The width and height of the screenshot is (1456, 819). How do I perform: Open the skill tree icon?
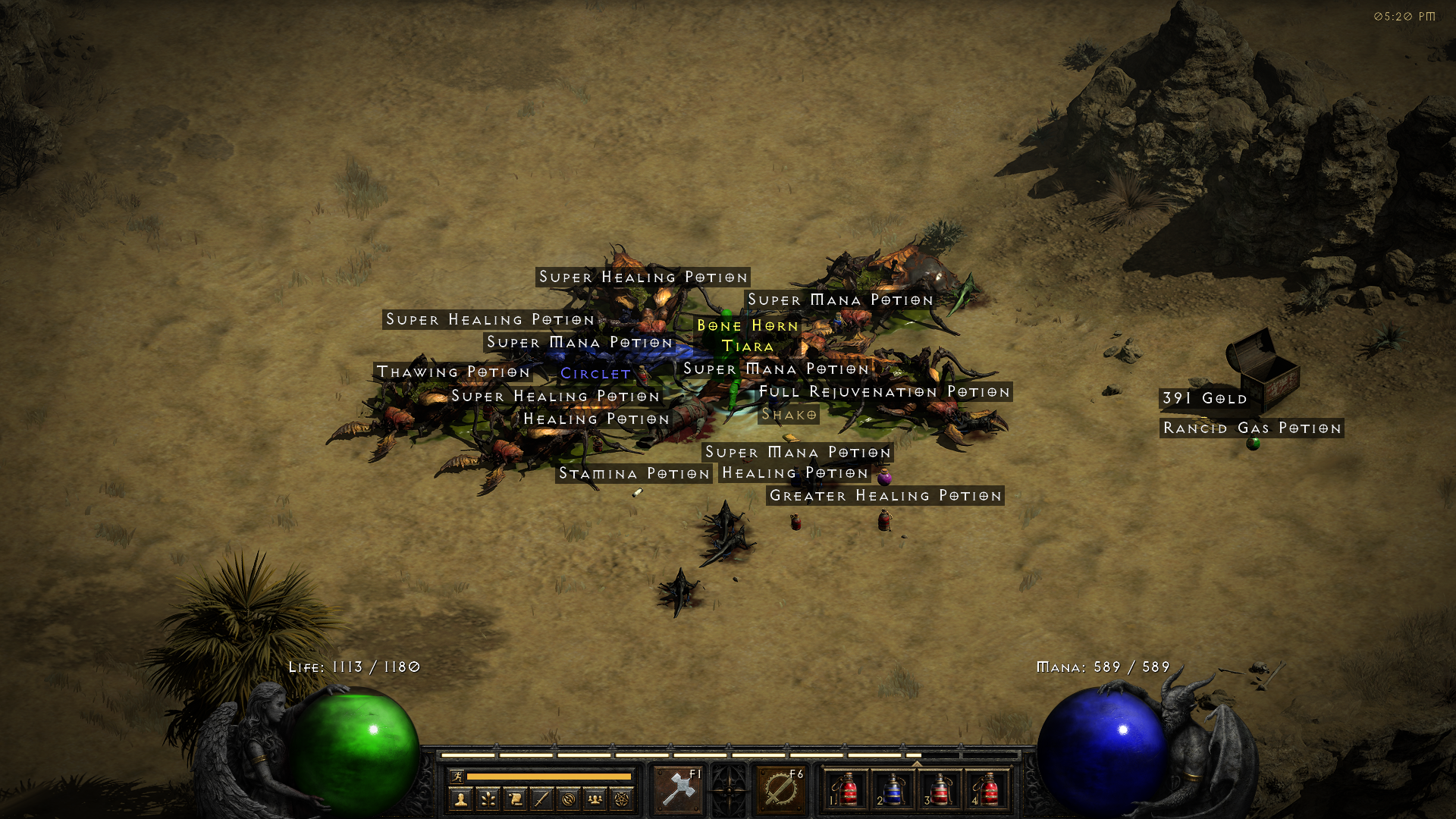(x=488, y=800)
